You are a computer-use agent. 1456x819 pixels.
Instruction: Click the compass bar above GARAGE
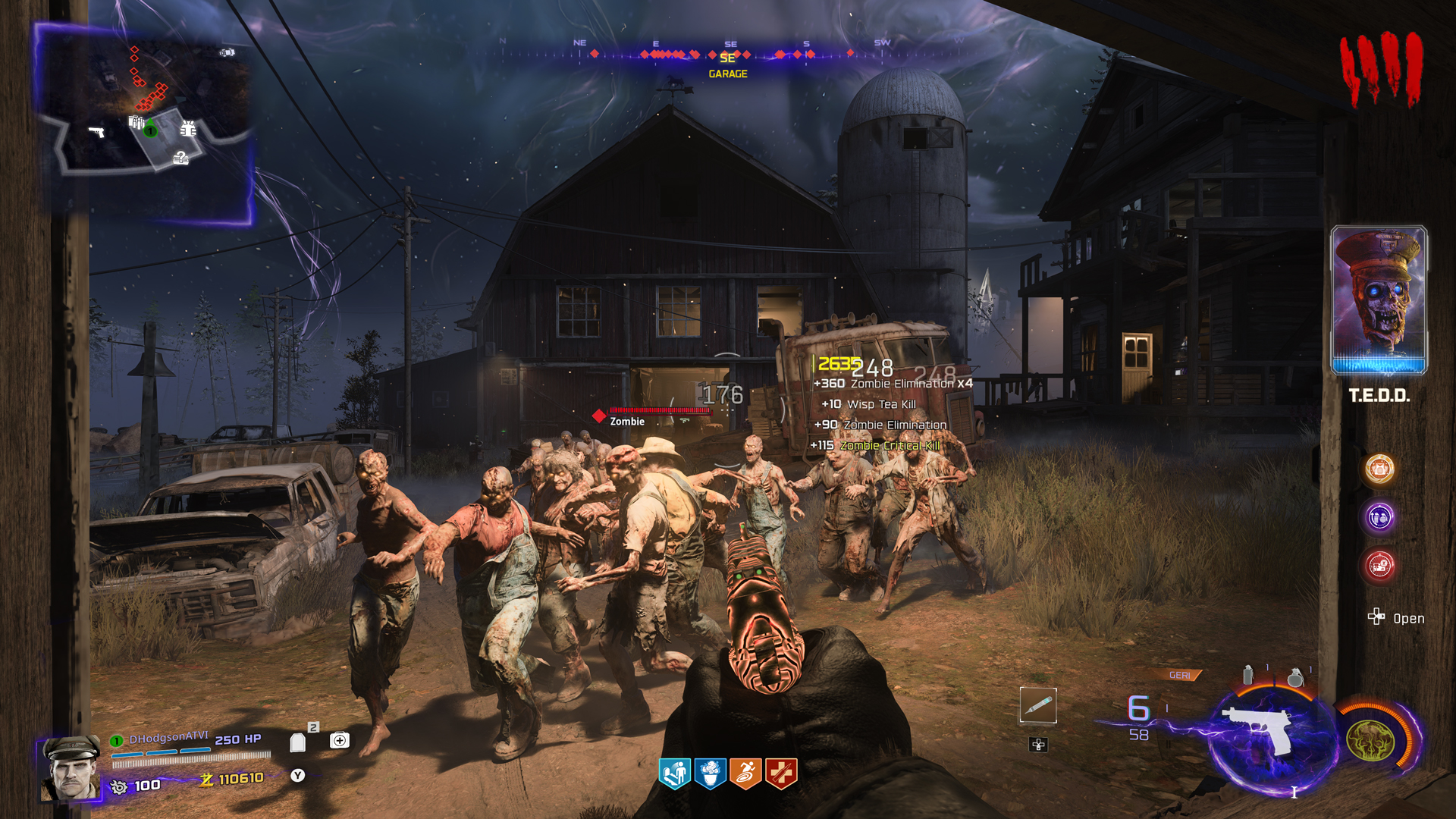point(728,54)
